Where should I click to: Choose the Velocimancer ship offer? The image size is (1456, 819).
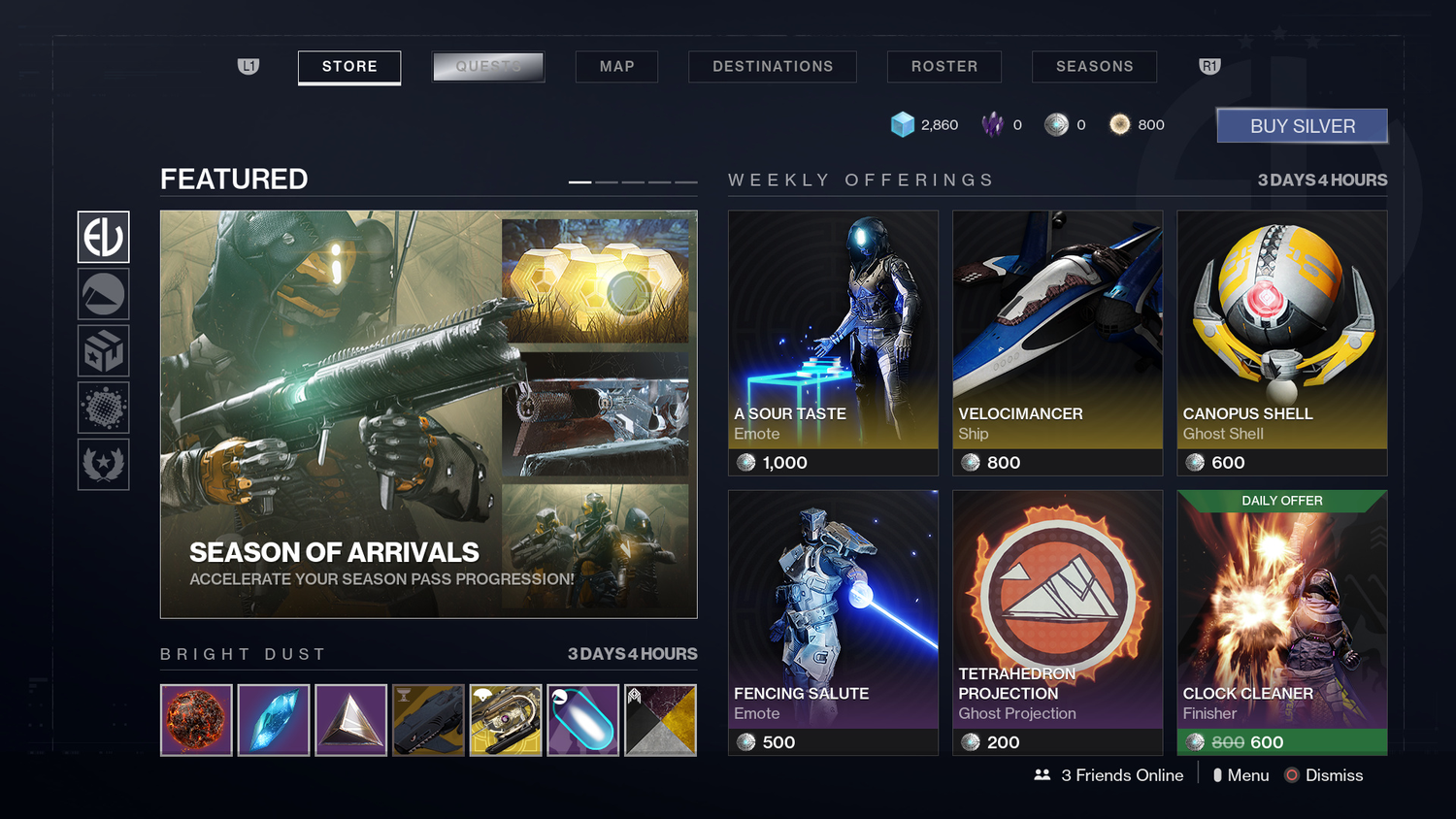click(1057, 343)
